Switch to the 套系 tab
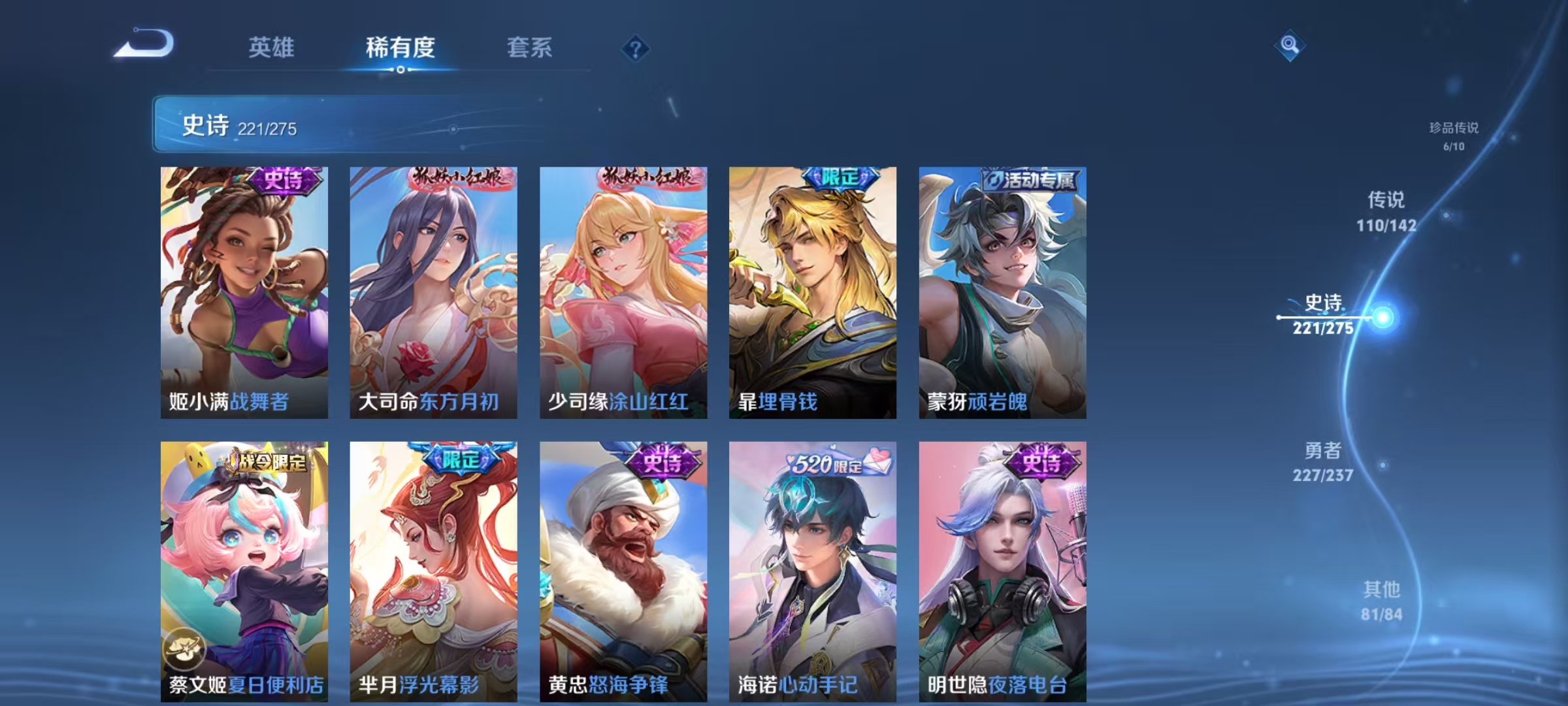This screenshot has height=706, width=1568. pyautogui.click(x=529, y=48)
